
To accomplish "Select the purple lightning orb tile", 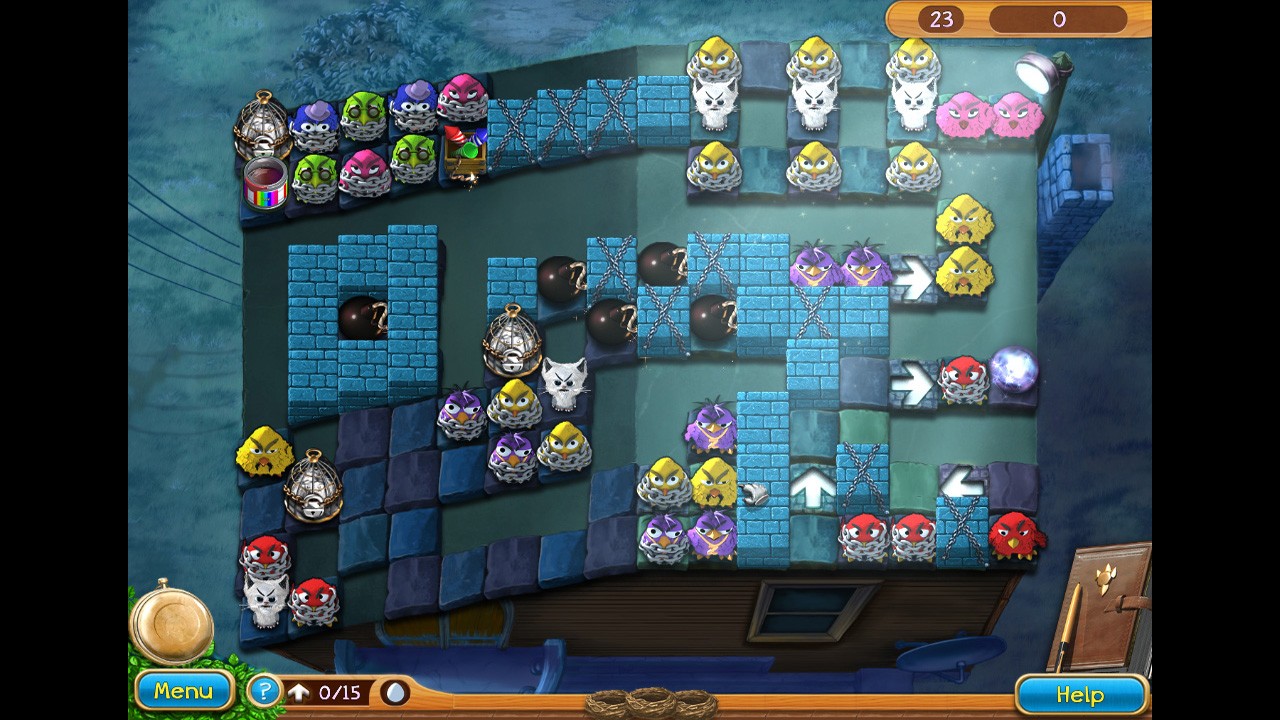I will 1014,371.
